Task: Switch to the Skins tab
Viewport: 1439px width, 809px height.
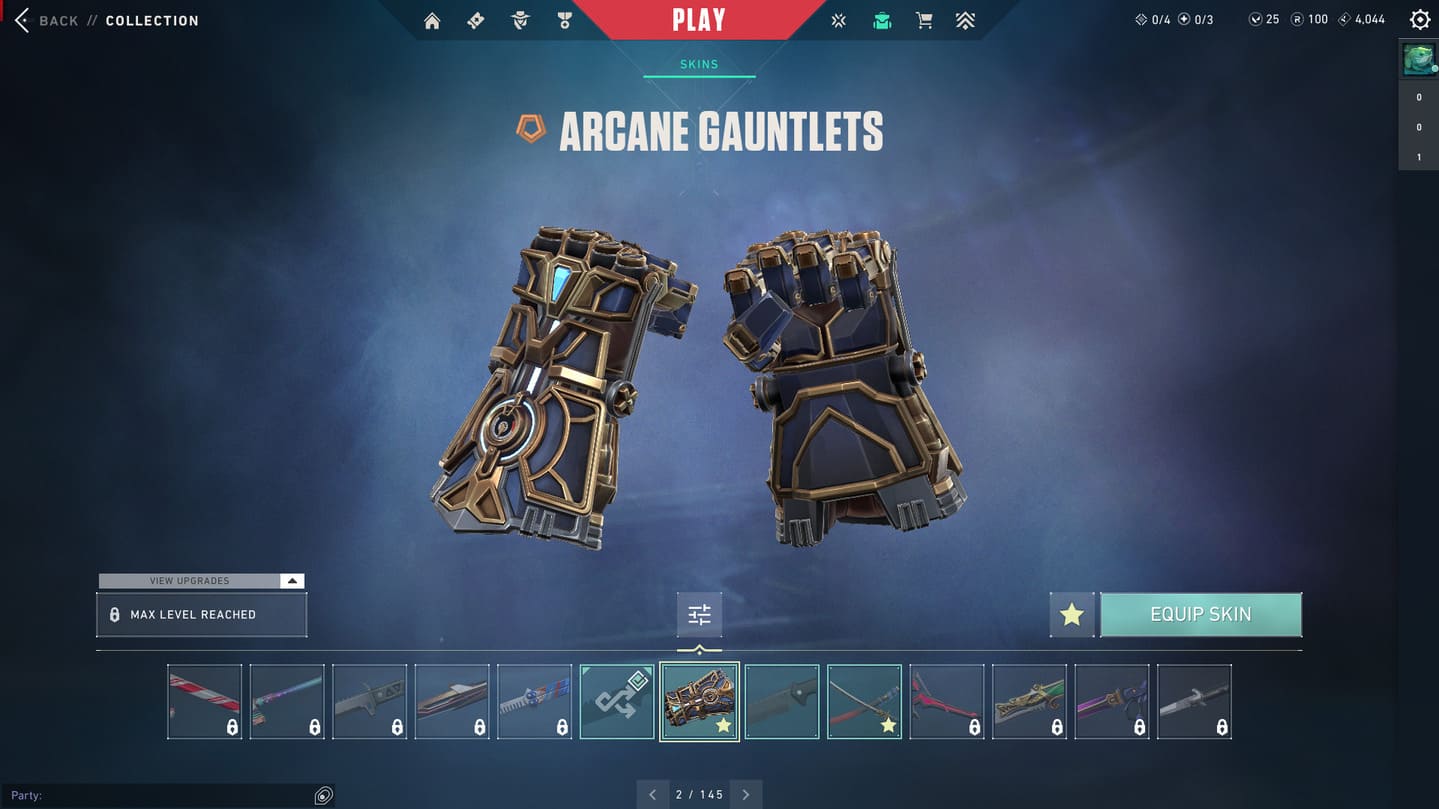Action: 699,64
